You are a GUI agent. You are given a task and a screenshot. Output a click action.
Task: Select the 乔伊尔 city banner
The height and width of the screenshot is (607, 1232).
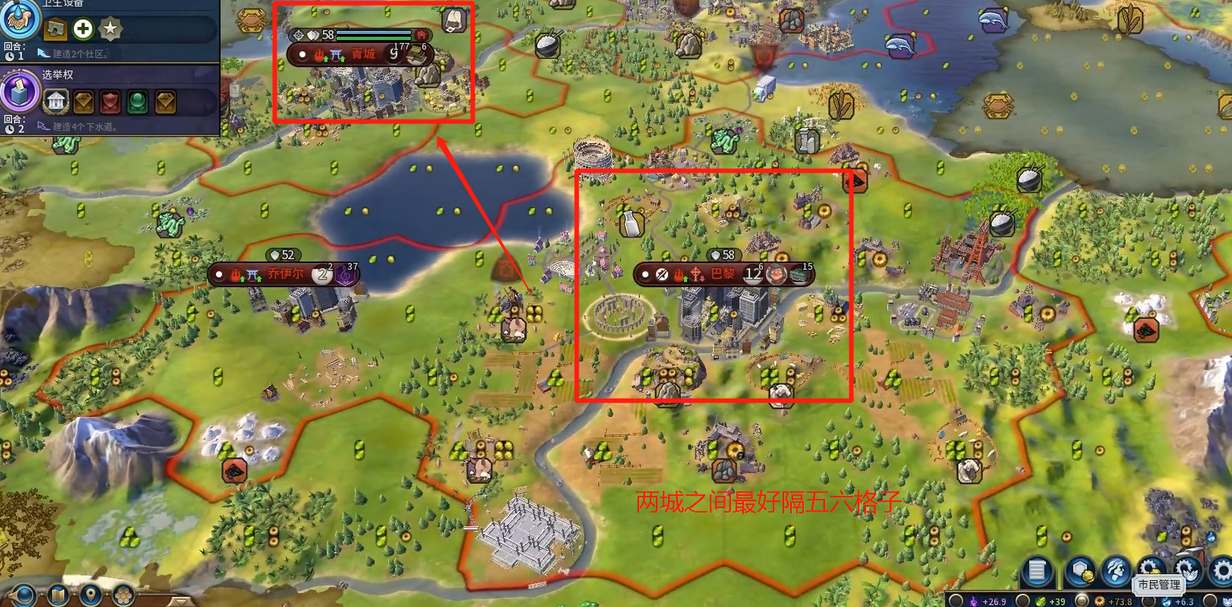pyautogui.click(x=283, y=273)
